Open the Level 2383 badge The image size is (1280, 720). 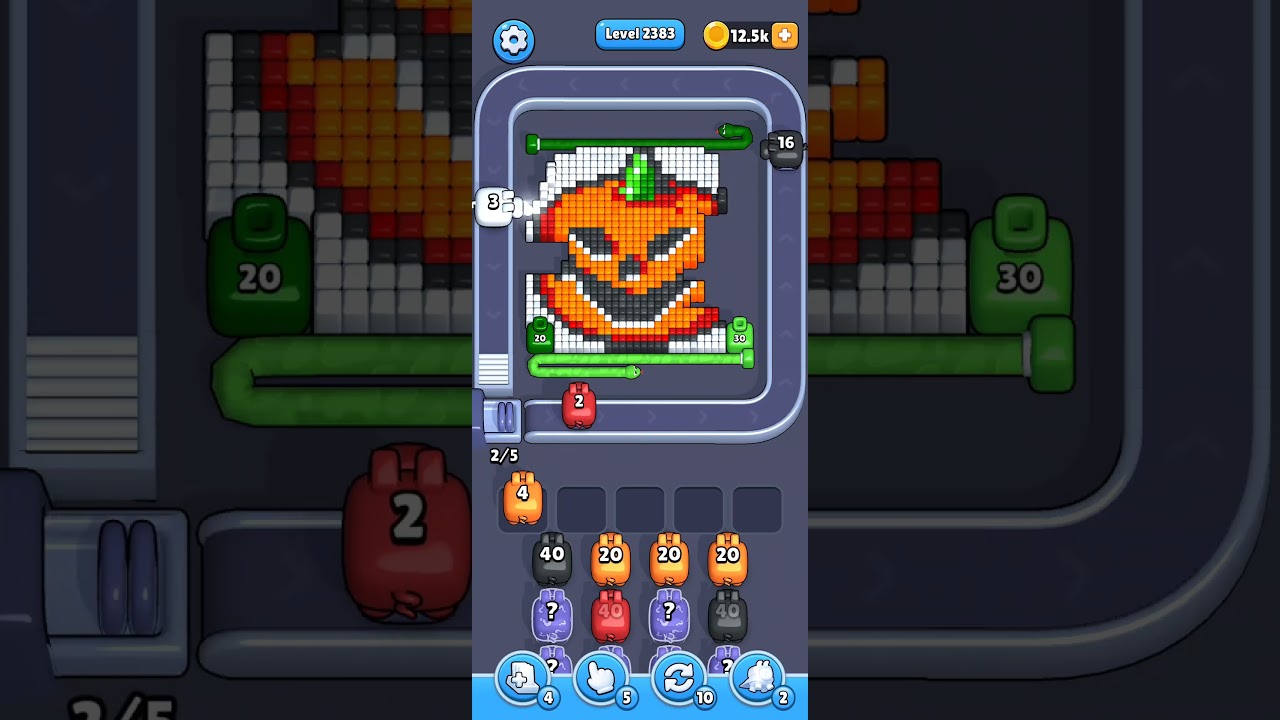point(640,33)
